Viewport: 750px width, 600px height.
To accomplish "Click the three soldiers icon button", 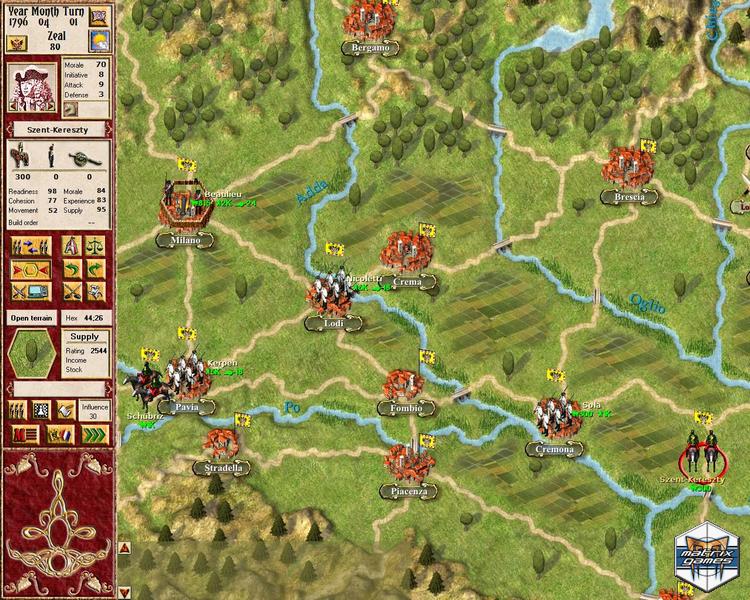I will (17, 409).
